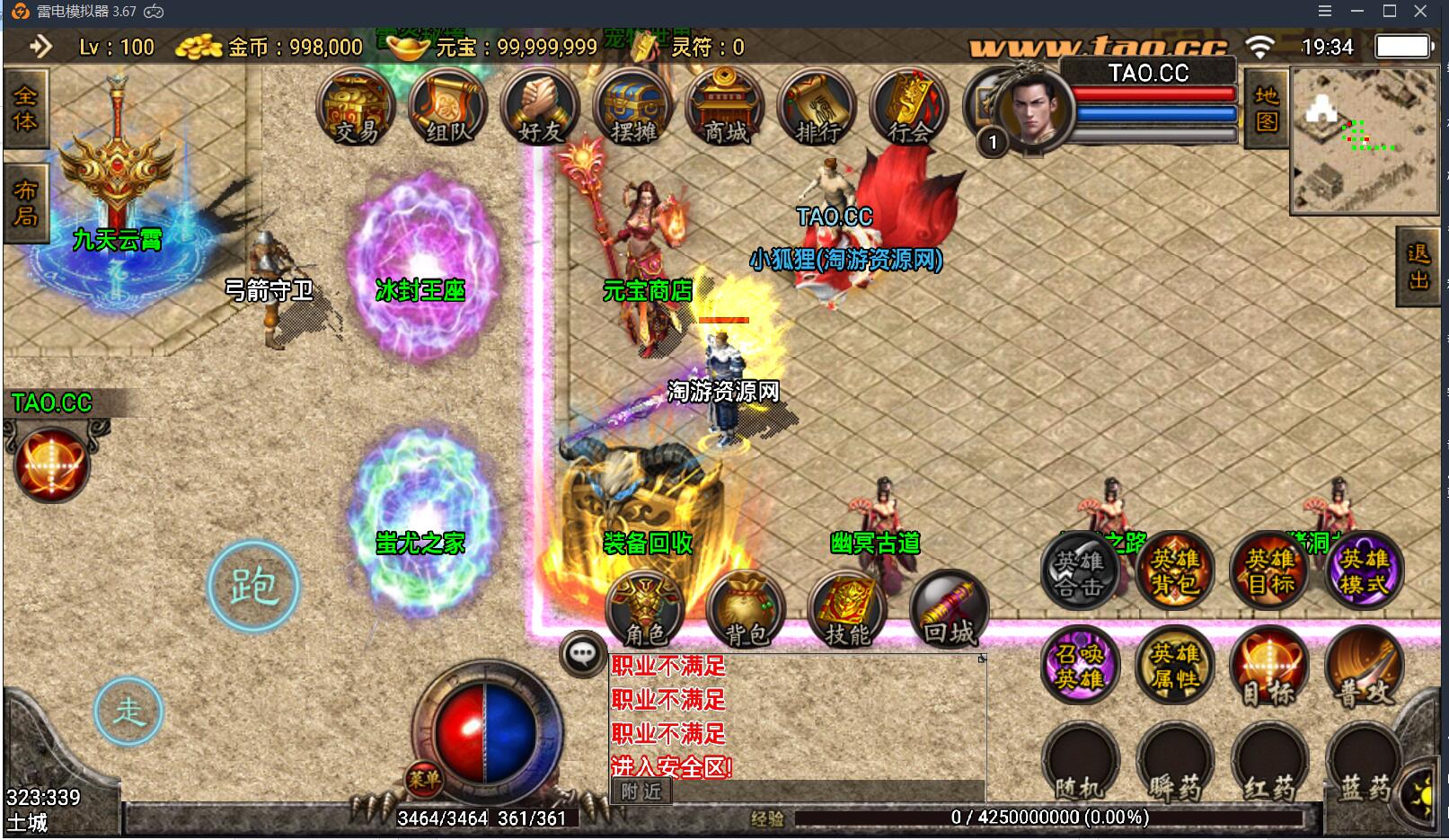Click the 退出 exit button
This screenshot has height=840, width=1449.
[x=1418, y=267]
